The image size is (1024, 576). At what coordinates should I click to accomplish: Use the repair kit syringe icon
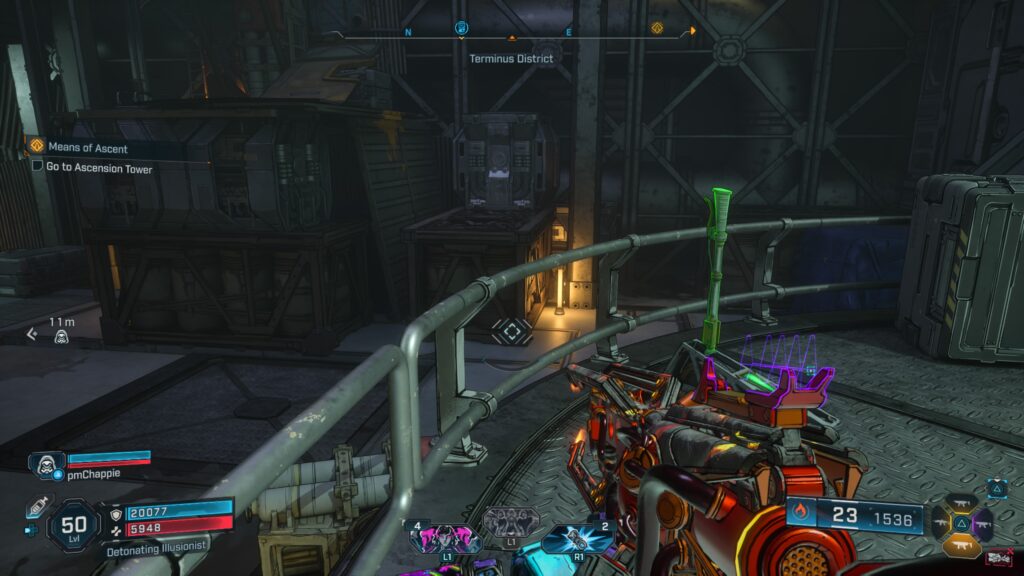(37, 506)
